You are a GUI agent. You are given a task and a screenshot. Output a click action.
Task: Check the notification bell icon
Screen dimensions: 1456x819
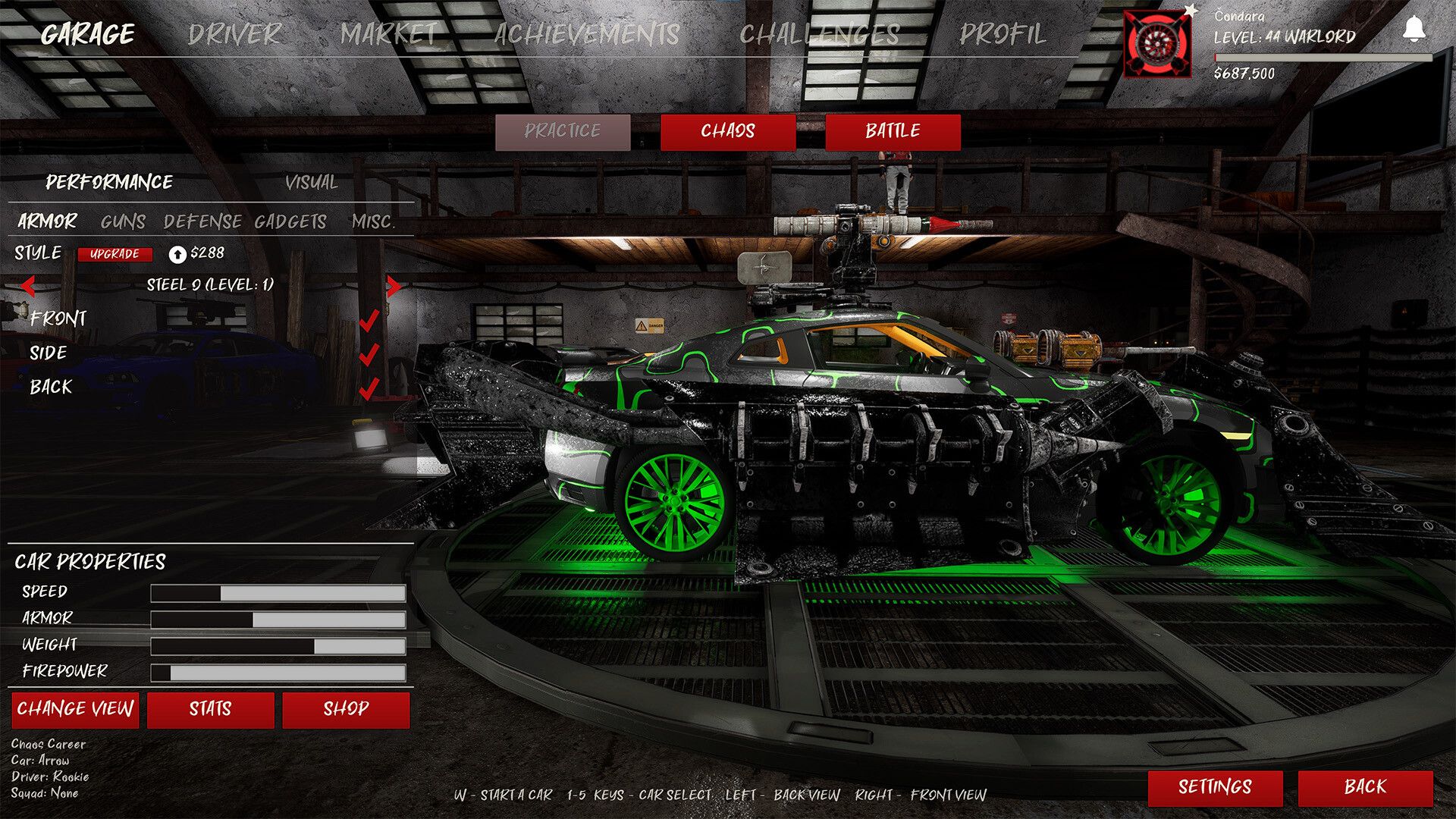tap(1414, 29)
